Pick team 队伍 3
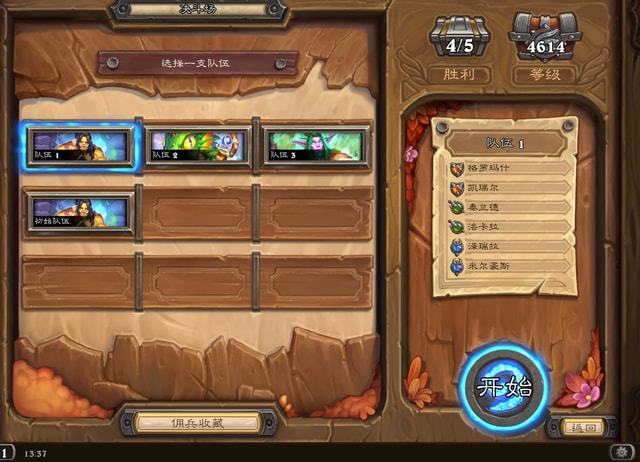640x462 pixels. pyautogui.click(x=315, y=145)
